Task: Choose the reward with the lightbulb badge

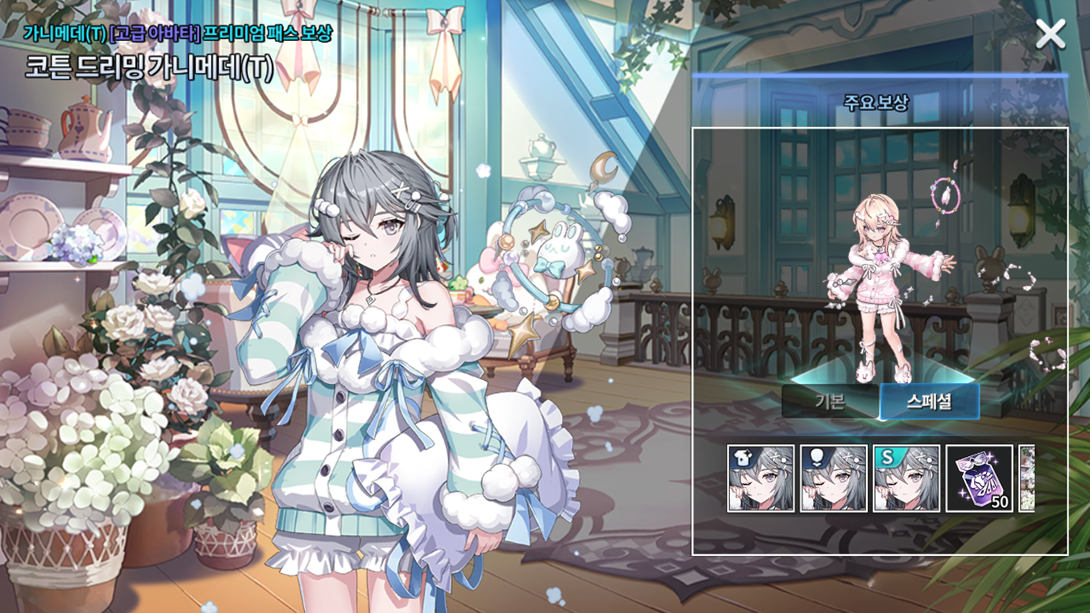Action: coord(834,479)
